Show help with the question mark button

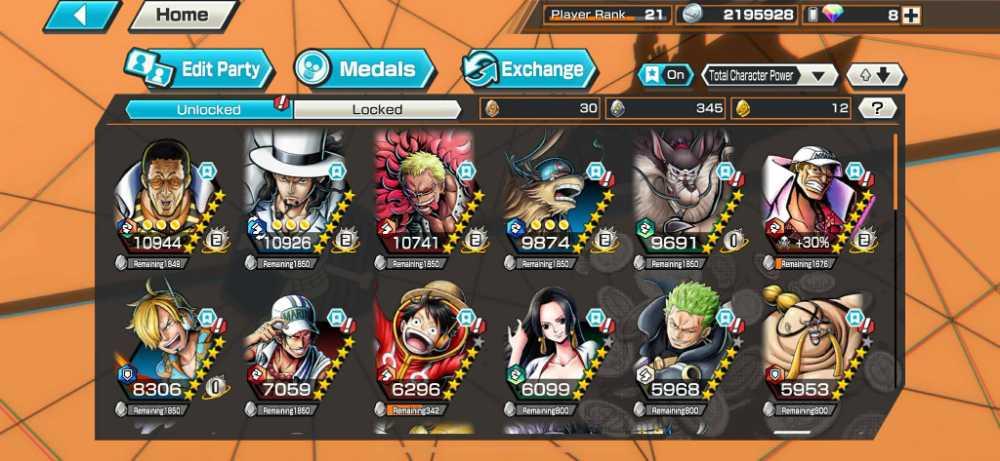pyautogui.click(x=877, y=108)
